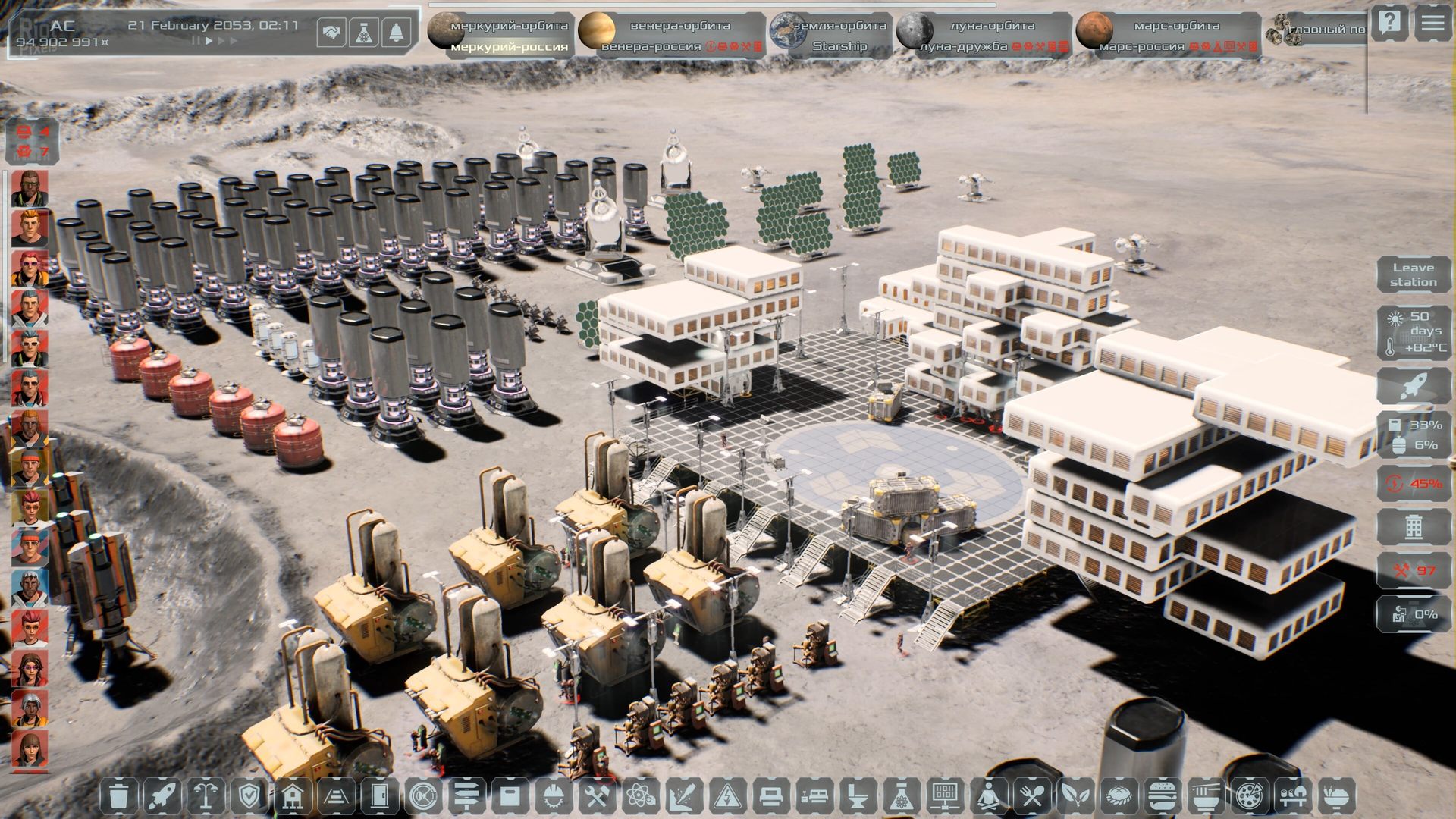Click the Leave station button

pyautogui.click(x=1413, y=275)
